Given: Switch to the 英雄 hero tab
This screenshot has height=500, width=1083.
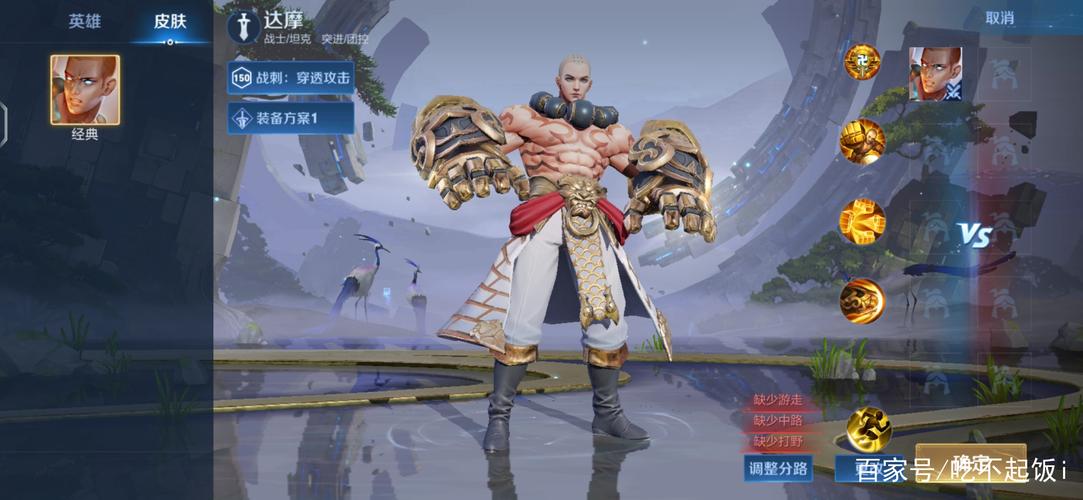Looking at the screenshot, I should coord(84,21).
